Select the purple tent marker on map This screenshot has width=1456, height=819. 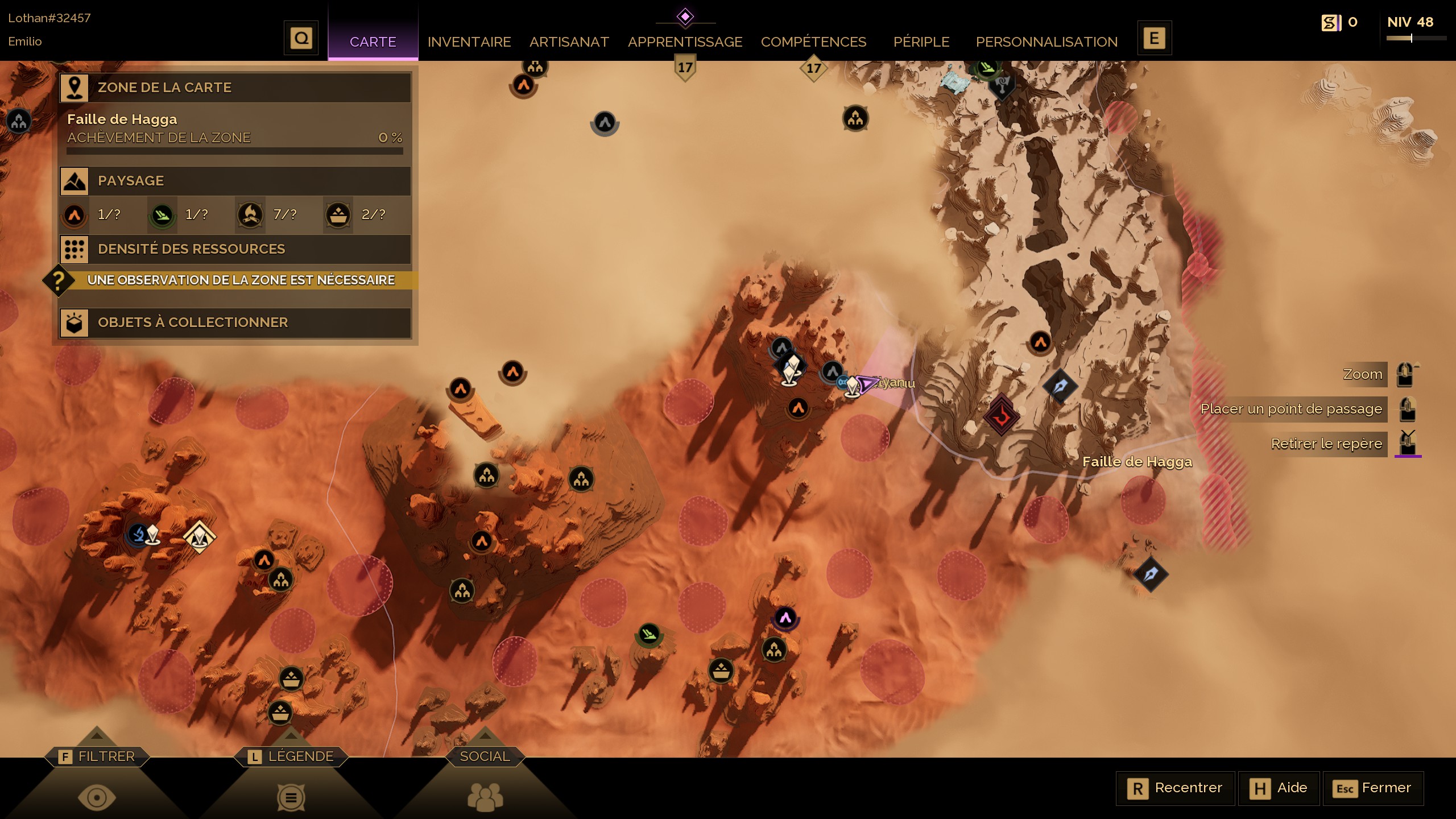coord(785,618)
